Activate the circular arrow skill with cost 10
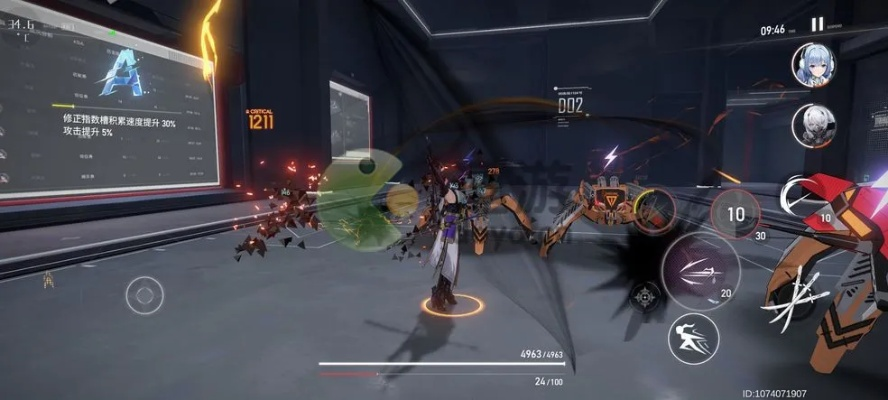Viewport: 888px width, 400px height. (801, 198)
